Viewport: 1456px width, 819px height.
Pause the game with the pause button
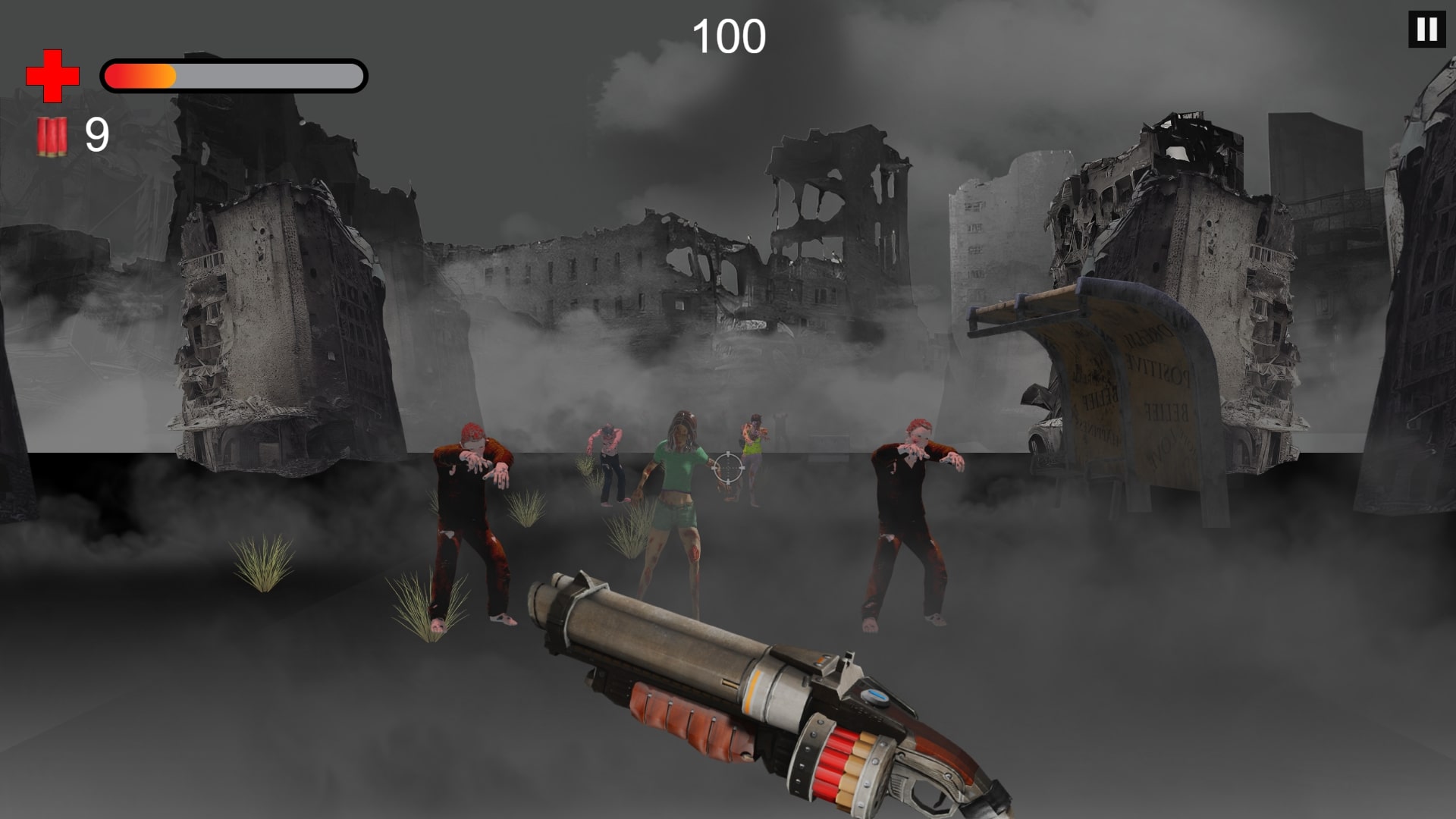point(1426,30)
